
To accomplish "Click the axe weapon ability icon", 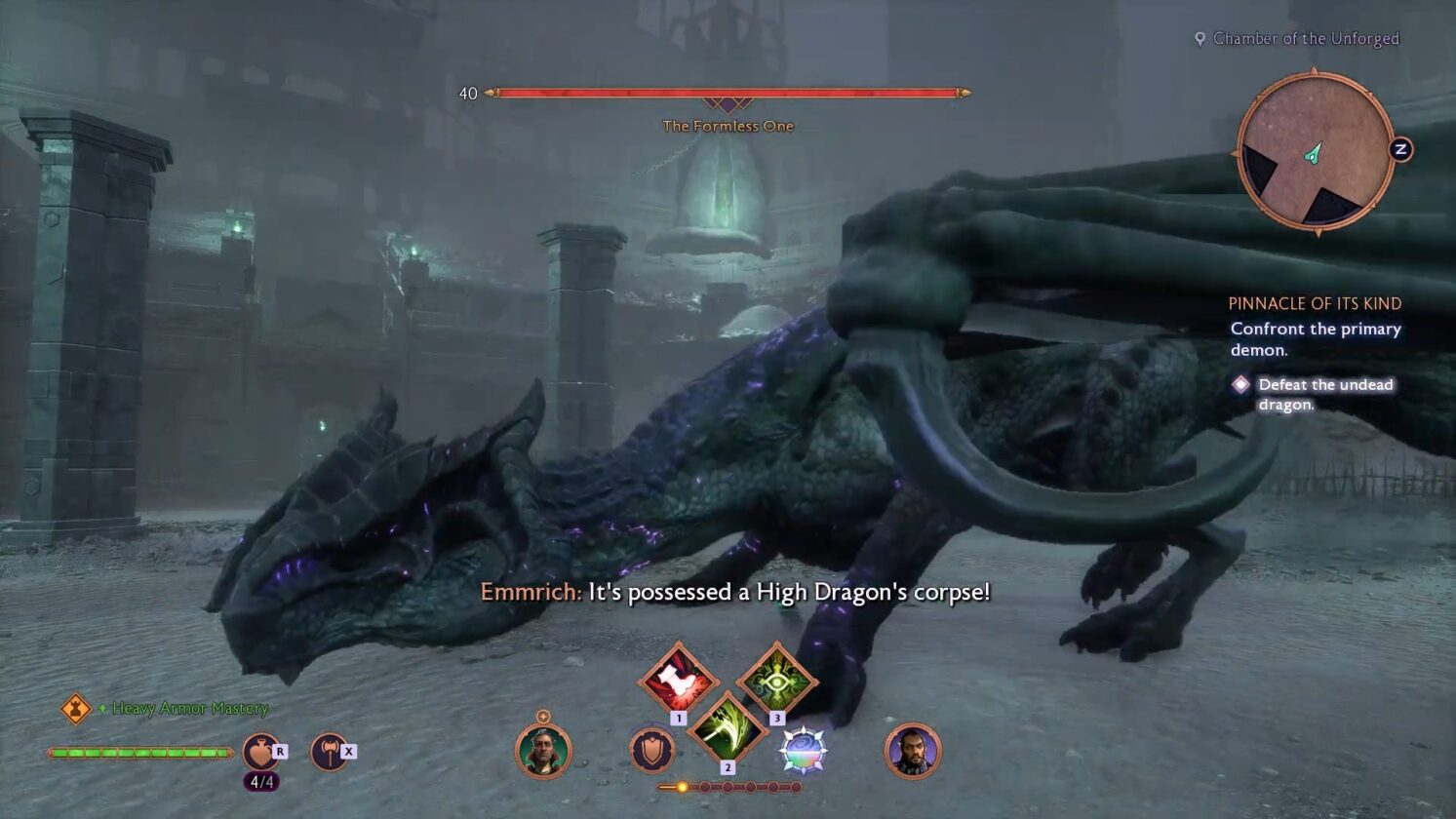I will tap(330, 752).
